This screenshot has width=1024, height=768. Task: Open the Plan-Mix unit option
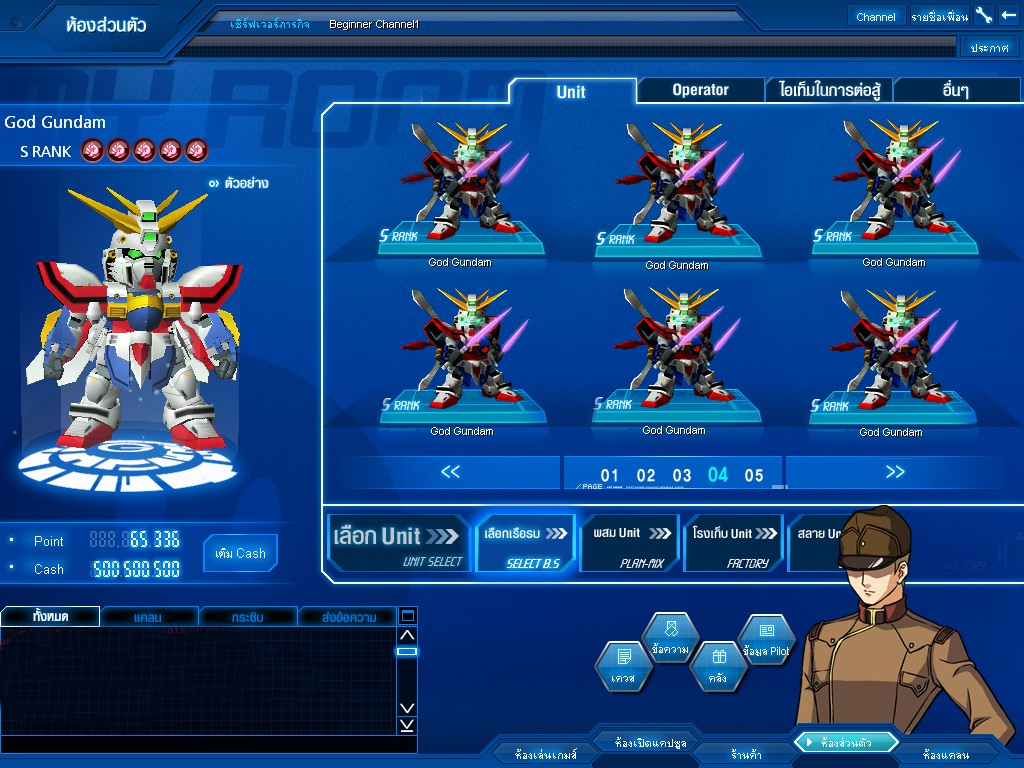click(x=630, y=543)
